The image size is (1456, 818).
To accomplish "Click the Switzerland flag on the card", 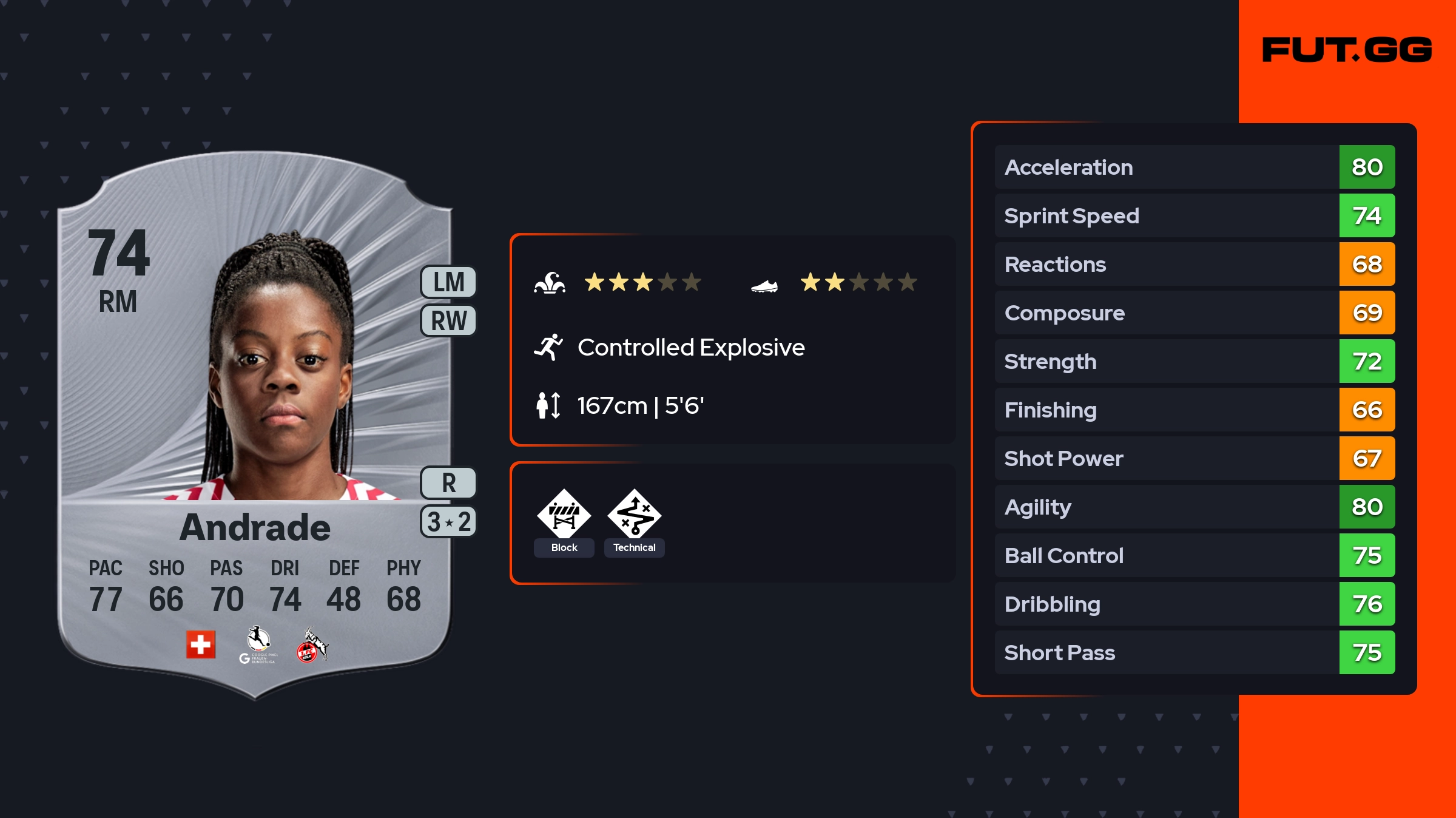I will click(x=201, y=644).
